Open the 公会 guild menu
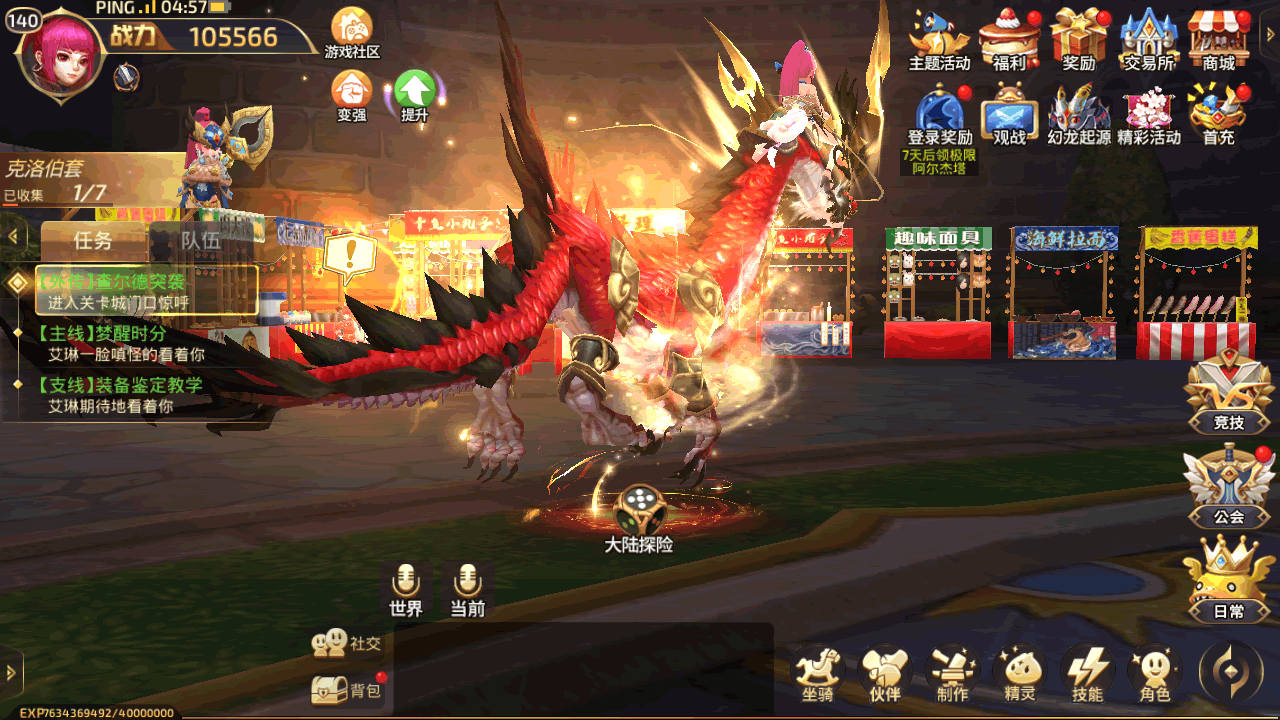 1228,486
